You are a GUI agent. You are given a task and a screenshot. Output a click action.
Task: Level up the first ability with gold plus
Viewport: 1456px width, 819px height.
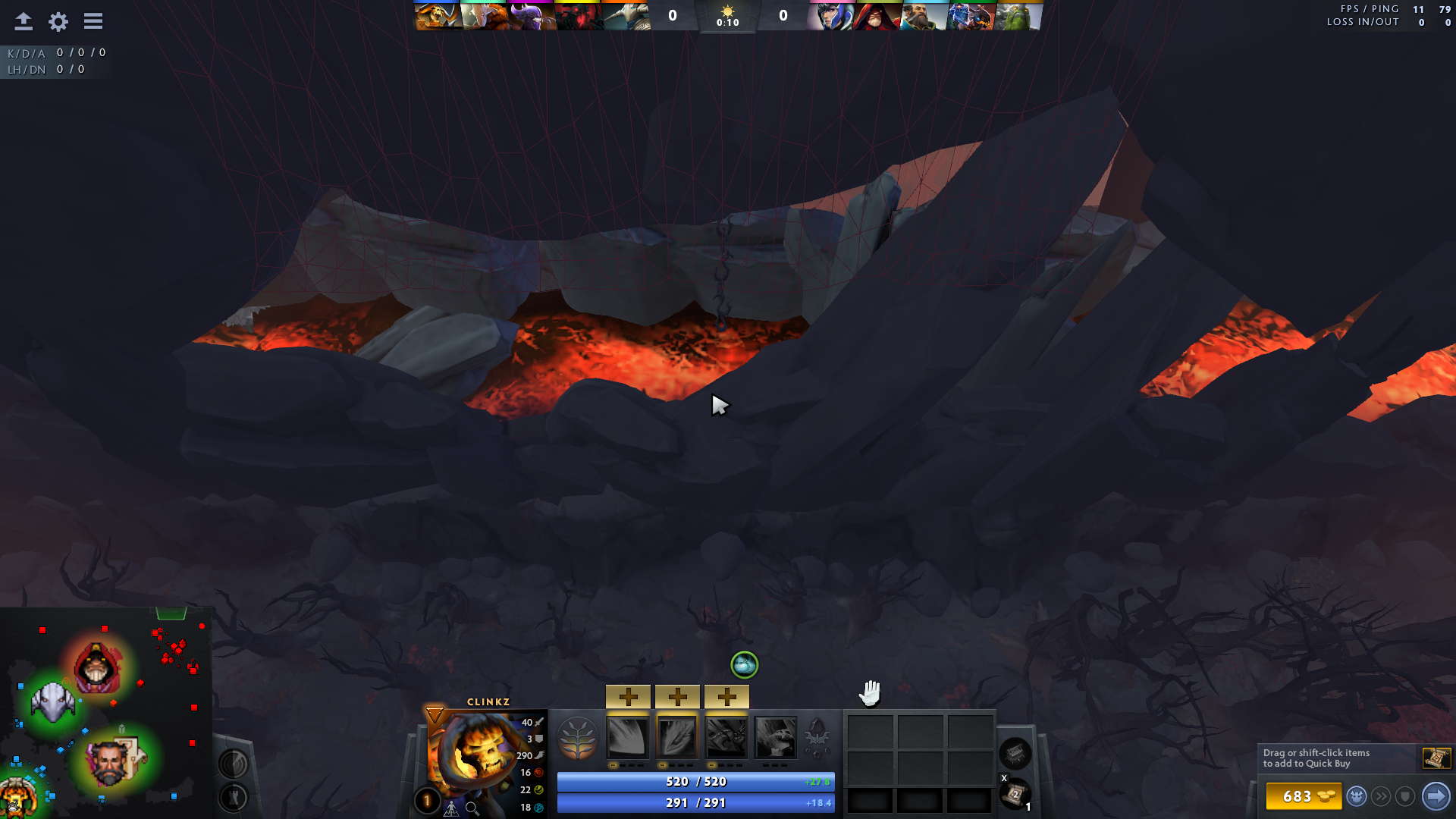pyautogui.click(x=628, y=695)
